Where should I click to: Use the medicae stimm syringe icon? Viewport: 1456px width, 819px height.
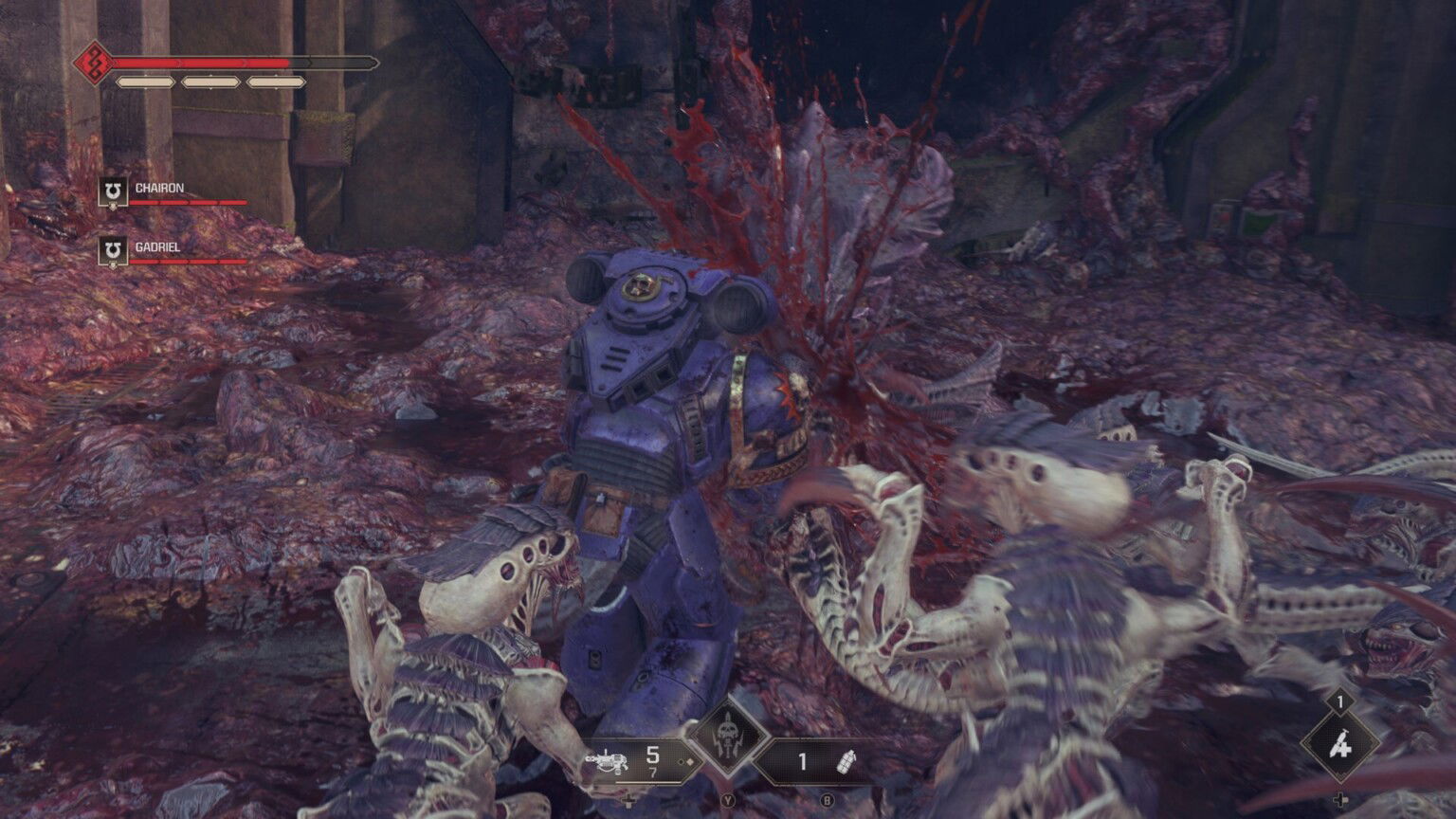click(x=1339, y=746)
